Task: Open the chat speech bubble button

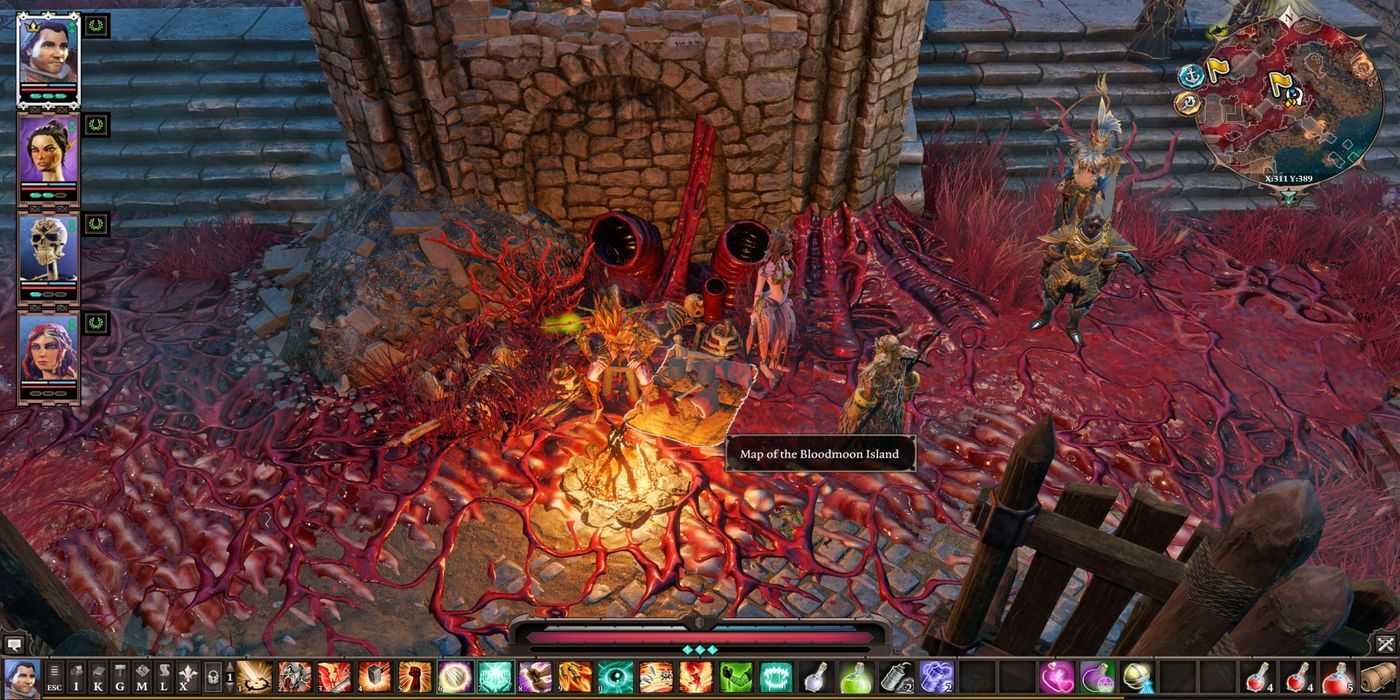Action: pyautogui.click(x=15, y=645)
